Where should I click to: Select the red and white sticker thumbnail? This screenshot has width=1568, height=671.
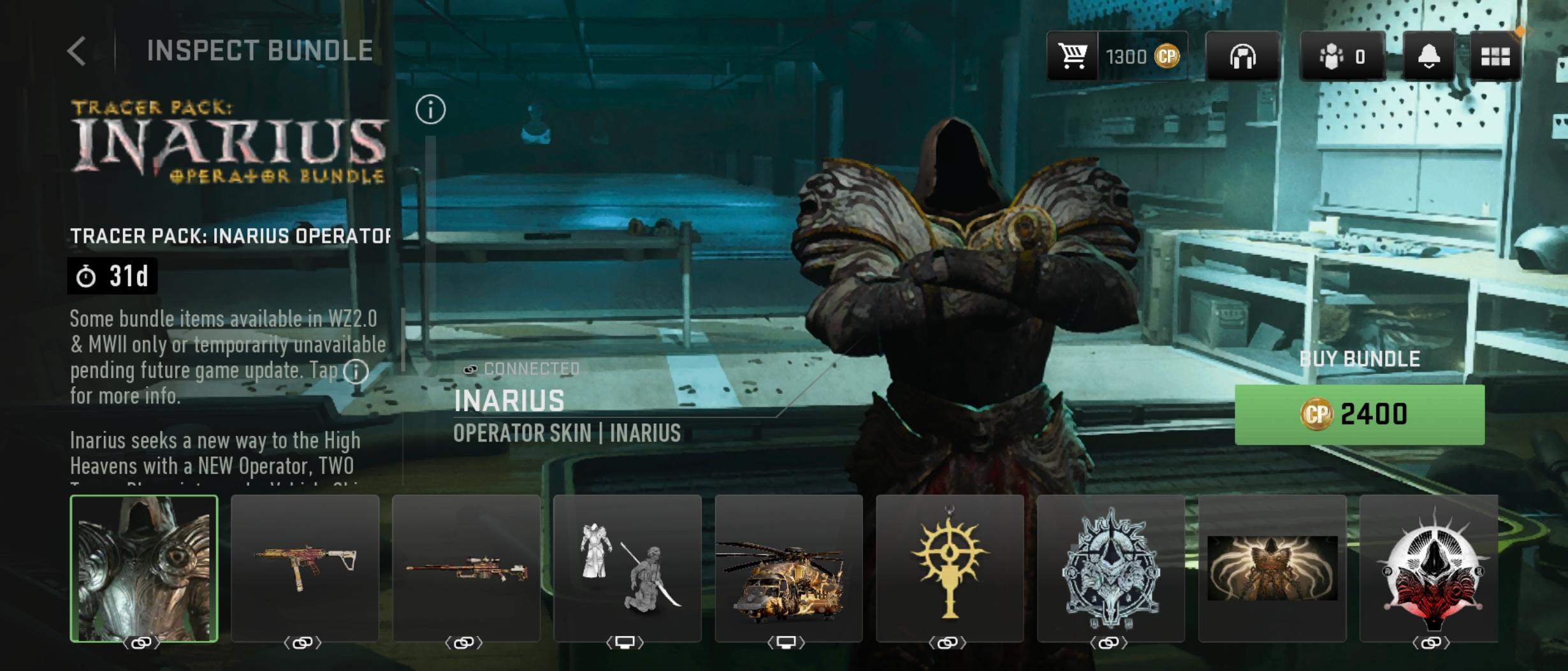coord(1429,568)
